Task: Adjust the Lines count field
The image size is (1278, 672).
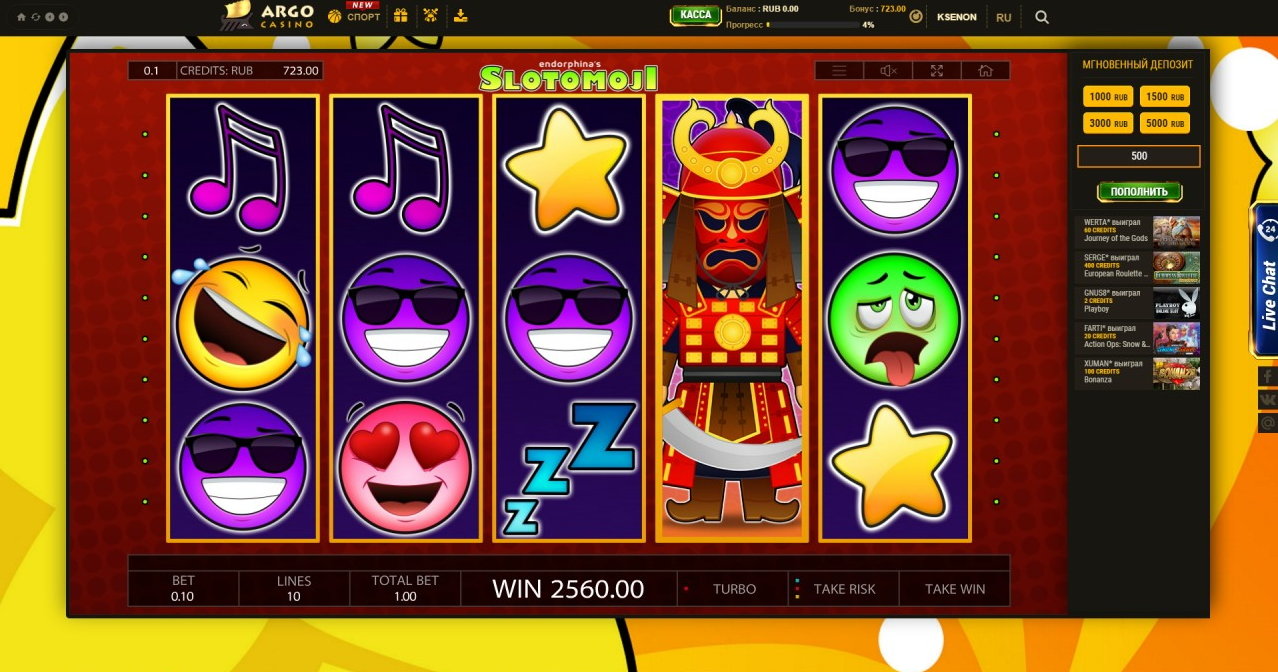Action: coord(294,589)
